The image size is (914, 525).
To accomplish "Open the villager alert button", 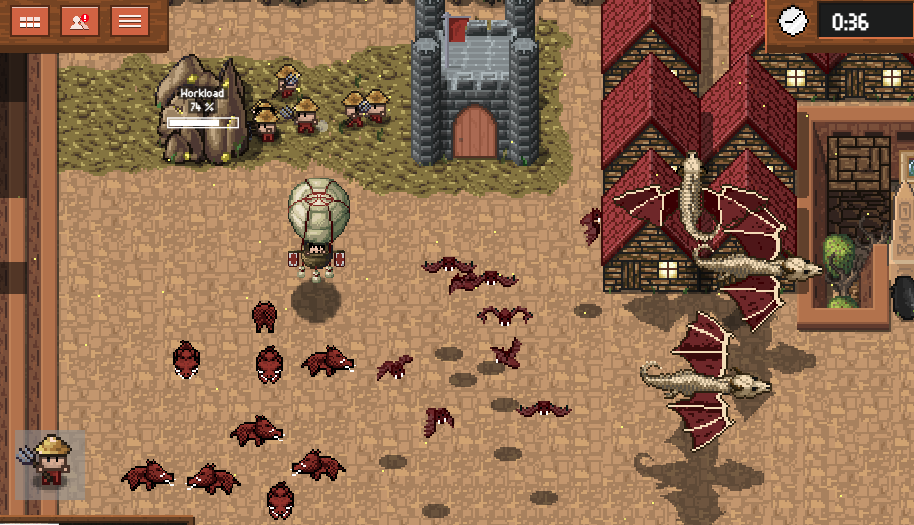I will click(79, 21).
